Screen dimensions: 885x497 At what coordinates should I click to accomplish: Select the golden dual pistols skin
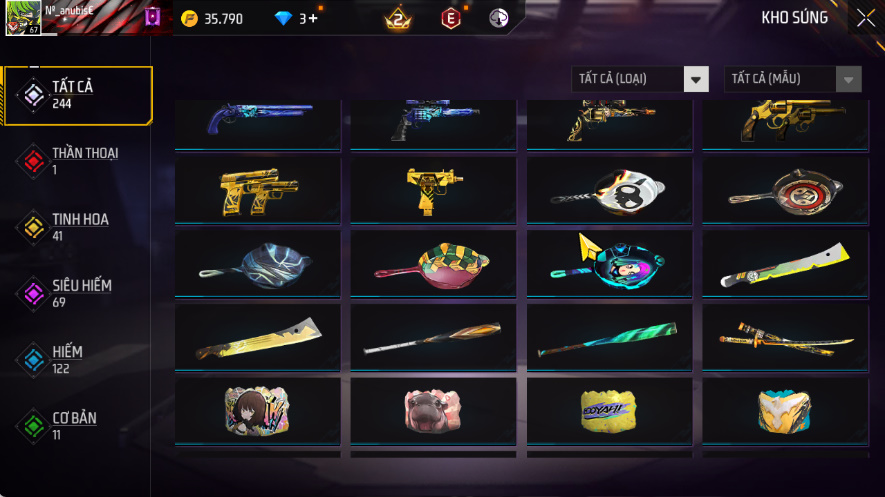click(257, 189)
